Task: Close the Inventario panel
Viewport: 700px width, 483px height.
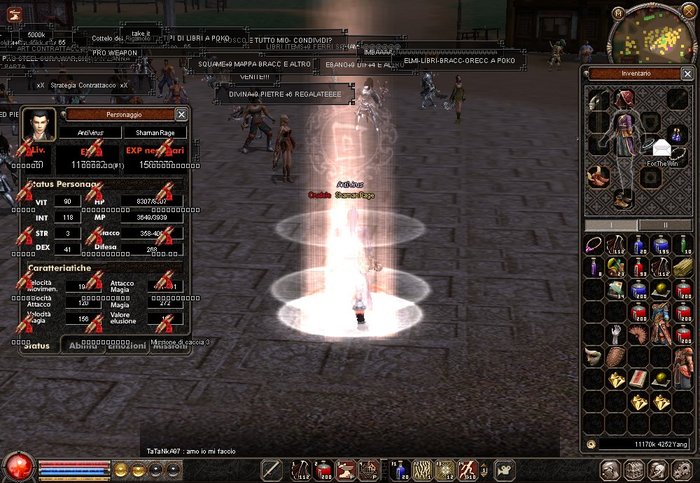Action: point(687,74)
